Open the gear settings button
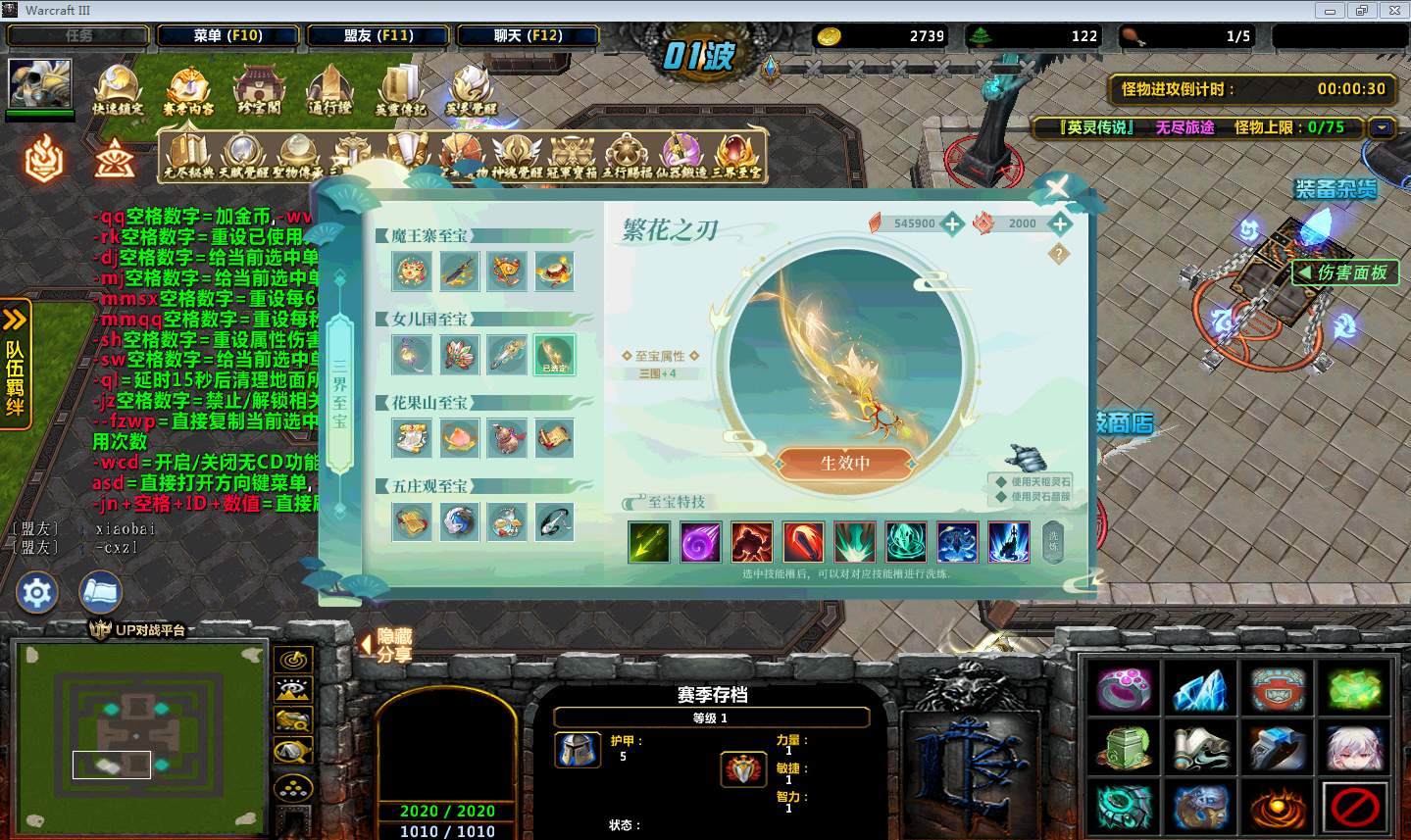This screenshot has height=840, width=1411. click(x=37, y=593)
